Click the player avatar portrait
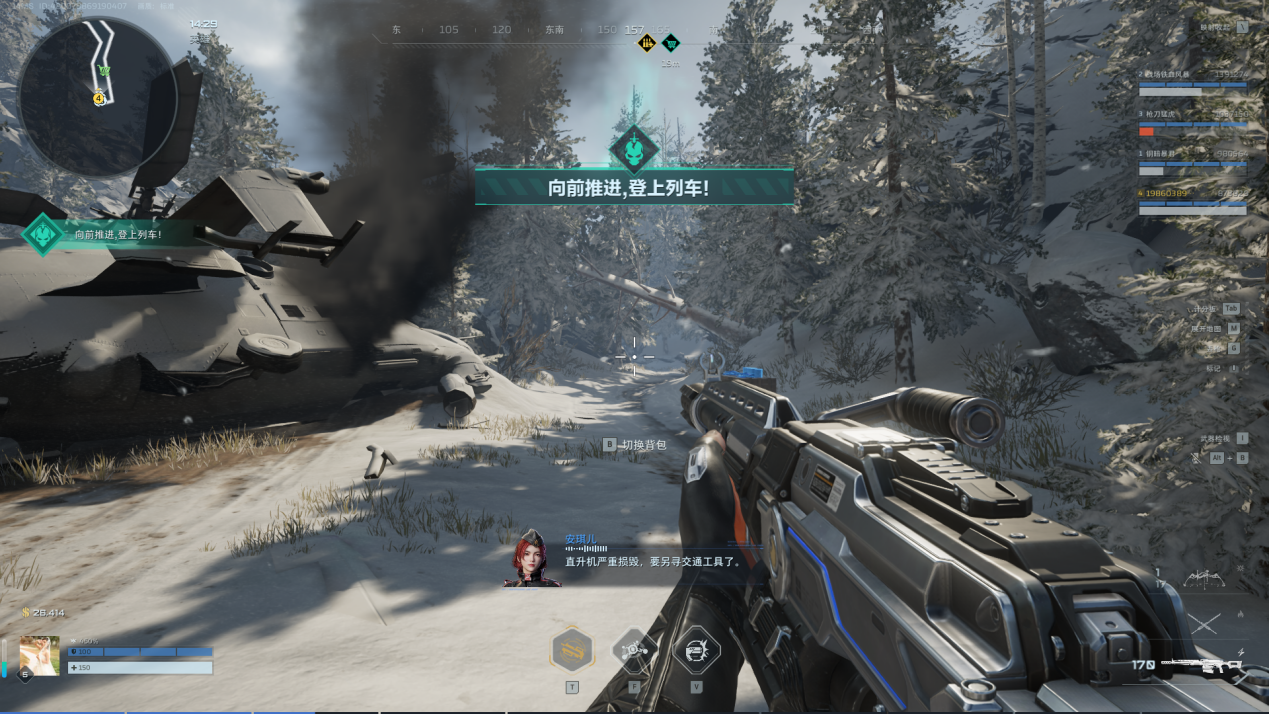 (x=39, y=655)
